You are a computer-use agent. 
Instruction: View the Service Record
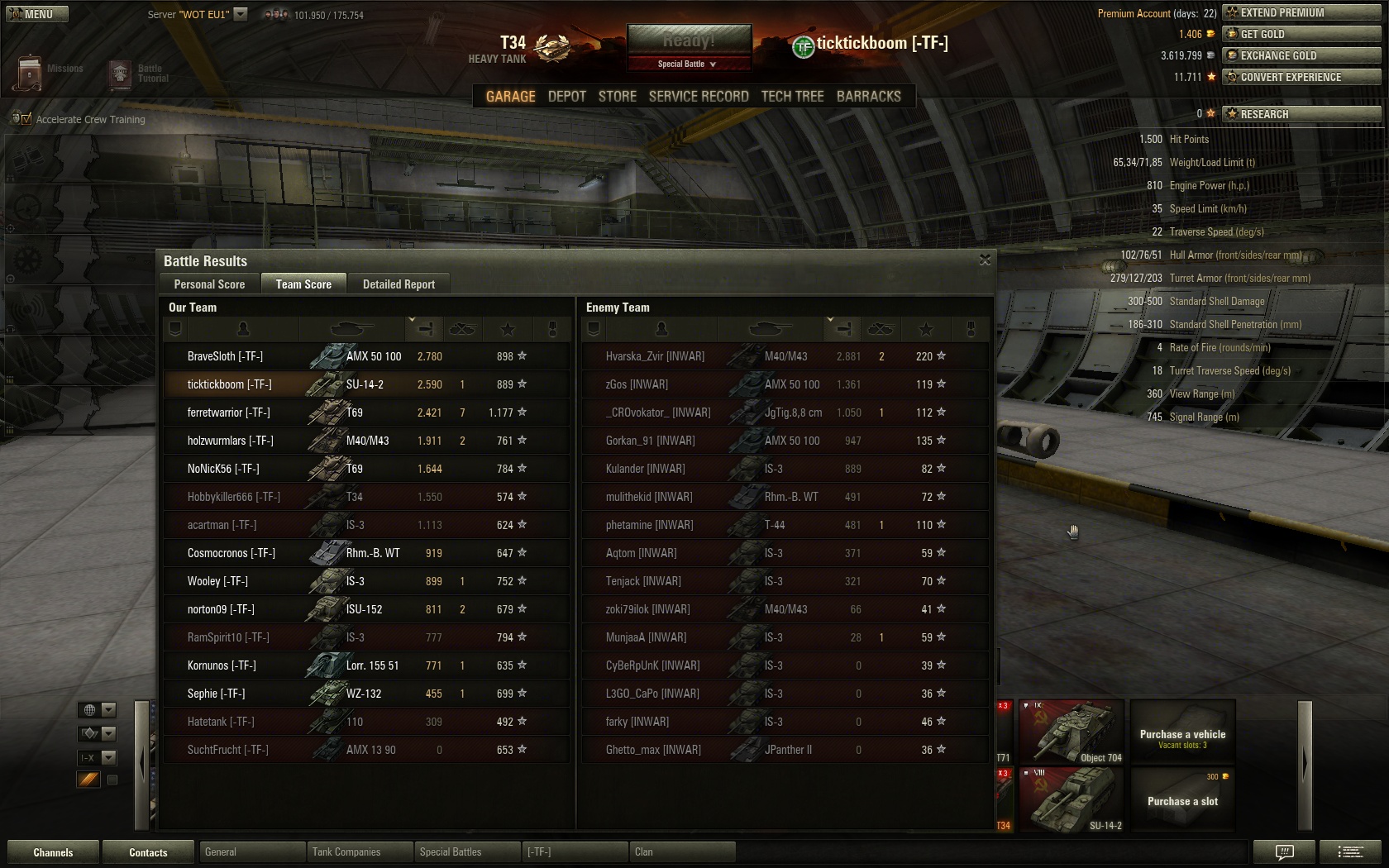698,97
